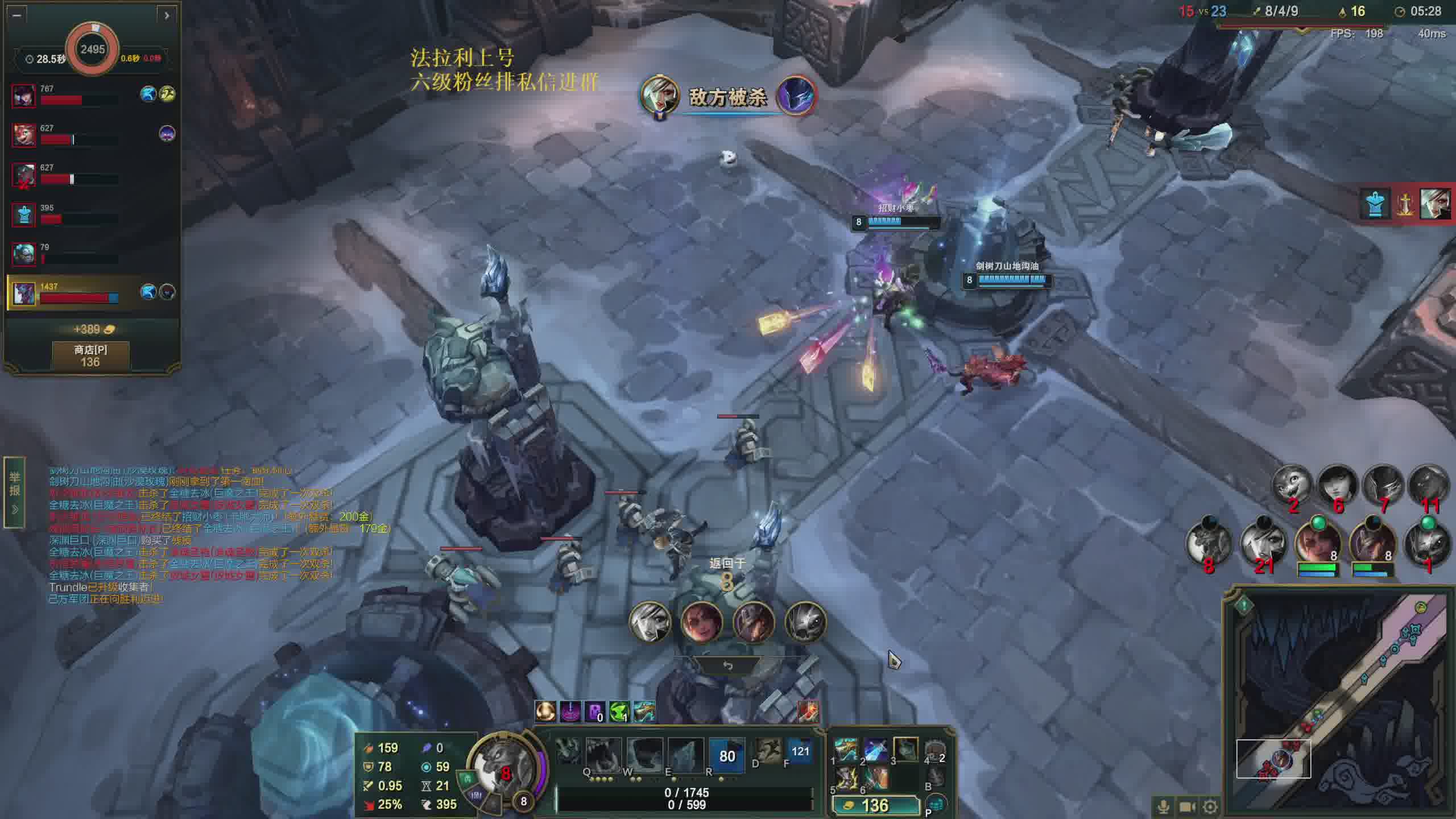Select the W ability icon
1456x819 pixels.
pyautogui.click(x=644, y=754)
